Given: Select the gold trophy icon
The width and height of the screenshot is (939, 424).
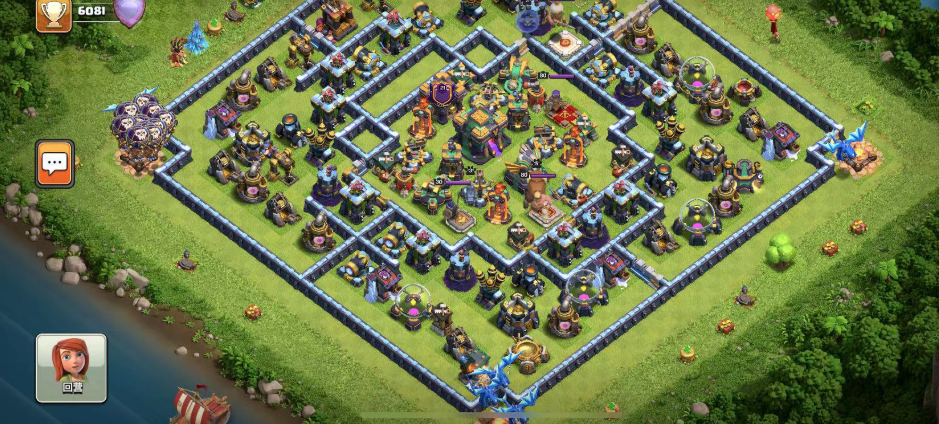Looking at the screenshot, I should click(x=53, y=13).
